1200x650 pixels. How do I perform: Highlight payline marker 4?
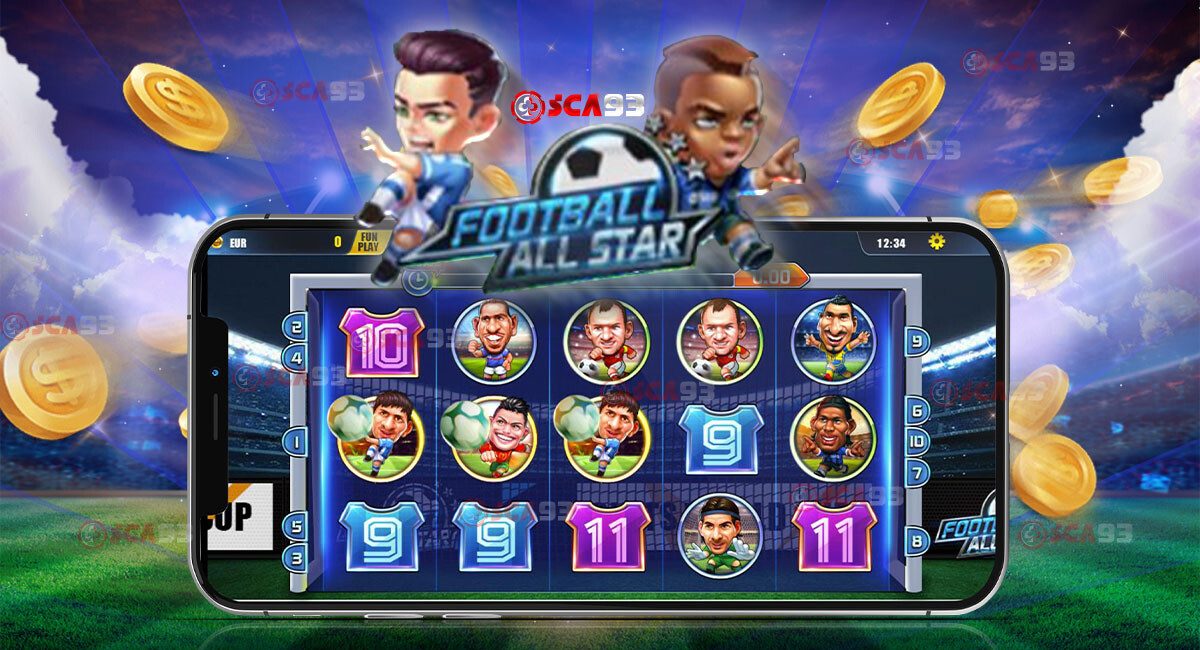click(x=296, y=356)
